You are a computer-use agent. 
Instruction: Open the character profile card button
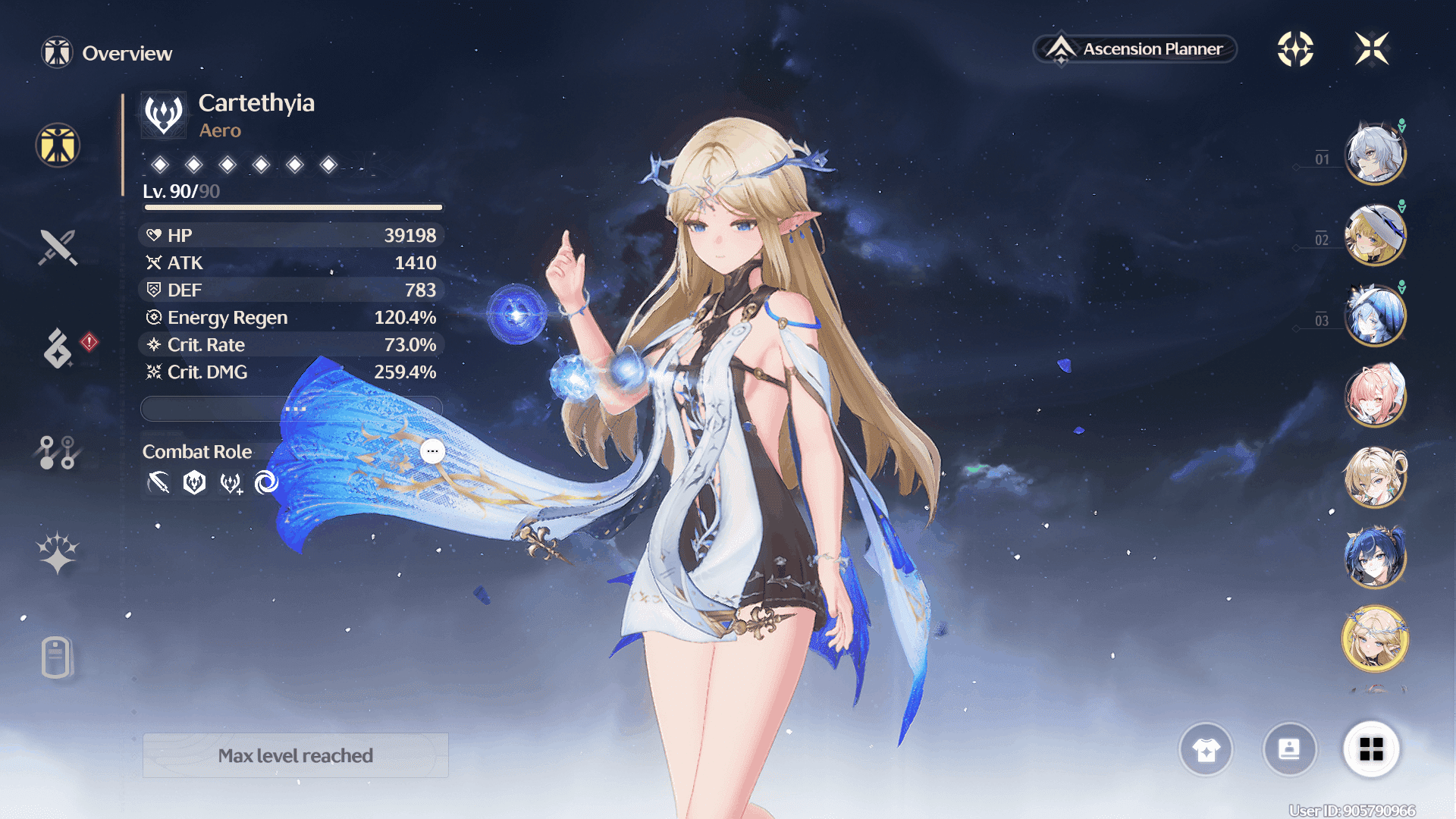click(1289, 749)
